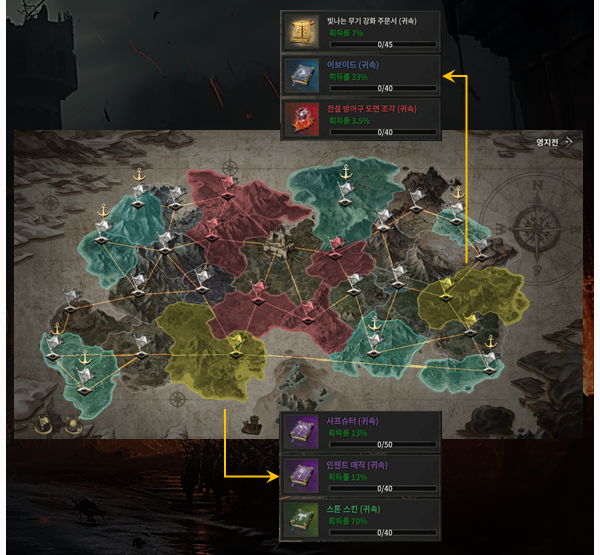Click the round bronze button at the map's bottom-left corner

click(45, 423)
